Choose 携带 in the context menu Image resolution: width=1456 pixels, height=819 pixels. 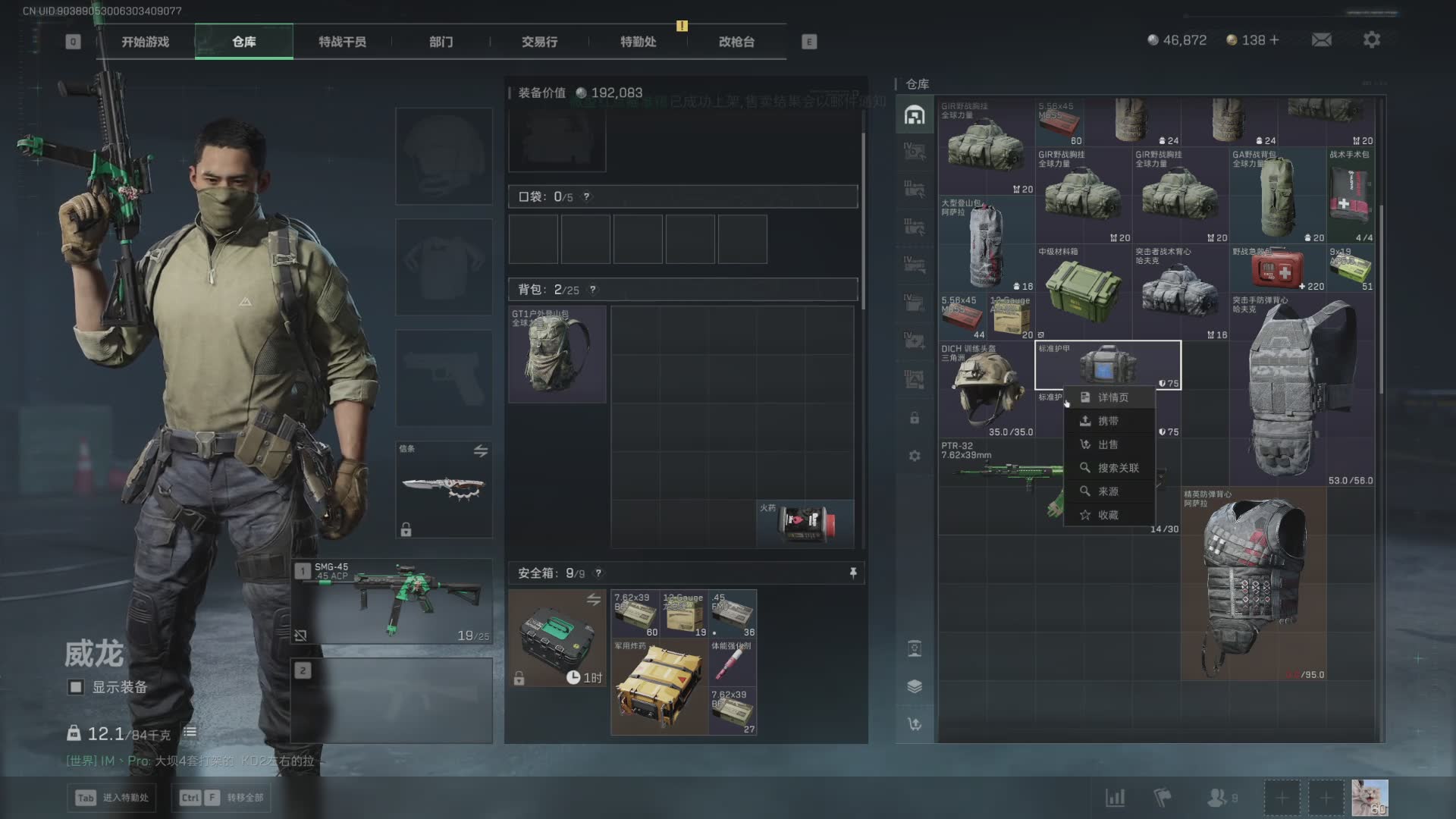click(1108, 421)
